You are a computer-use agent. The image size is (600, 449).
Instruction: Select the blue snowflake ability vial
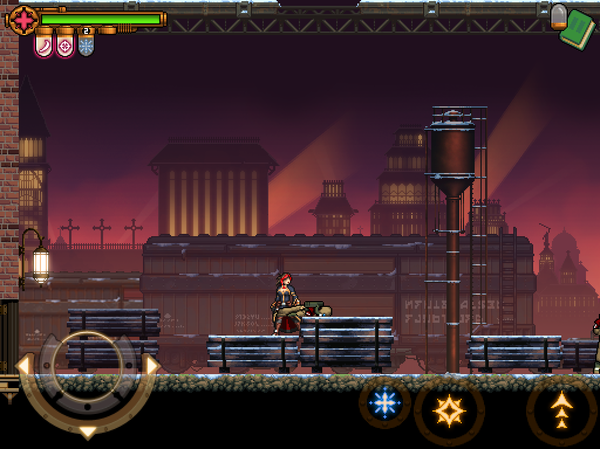87,45
